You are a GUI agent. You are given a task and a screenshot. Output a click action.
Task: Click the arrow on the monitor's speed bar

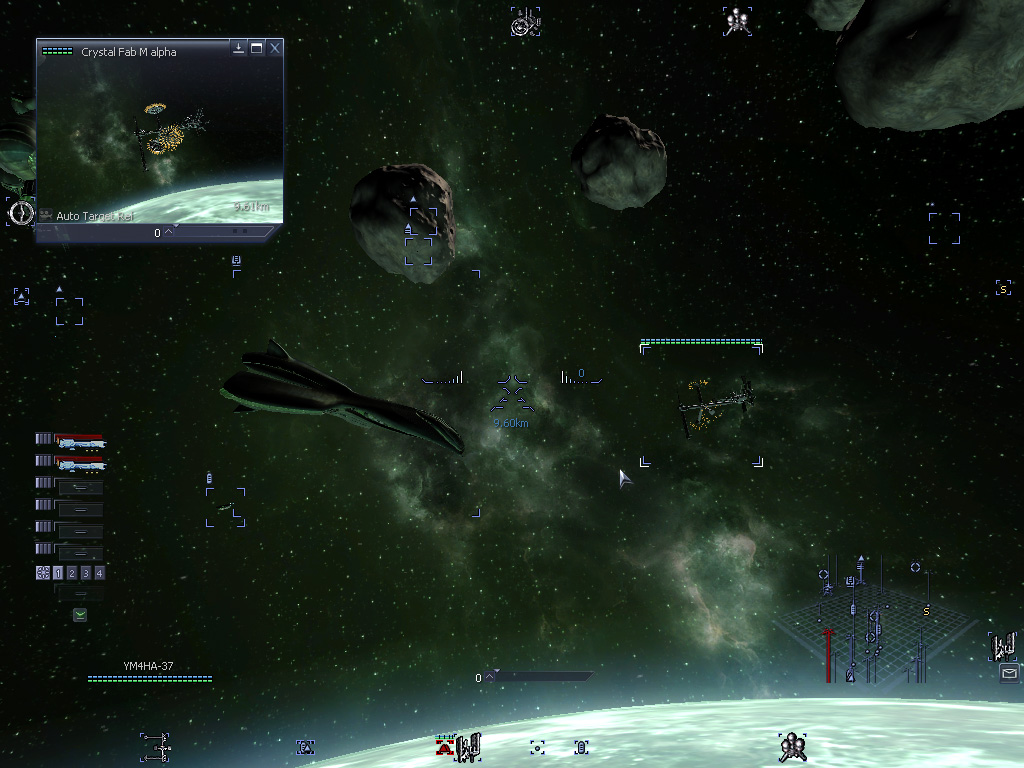tap(168, 232)
